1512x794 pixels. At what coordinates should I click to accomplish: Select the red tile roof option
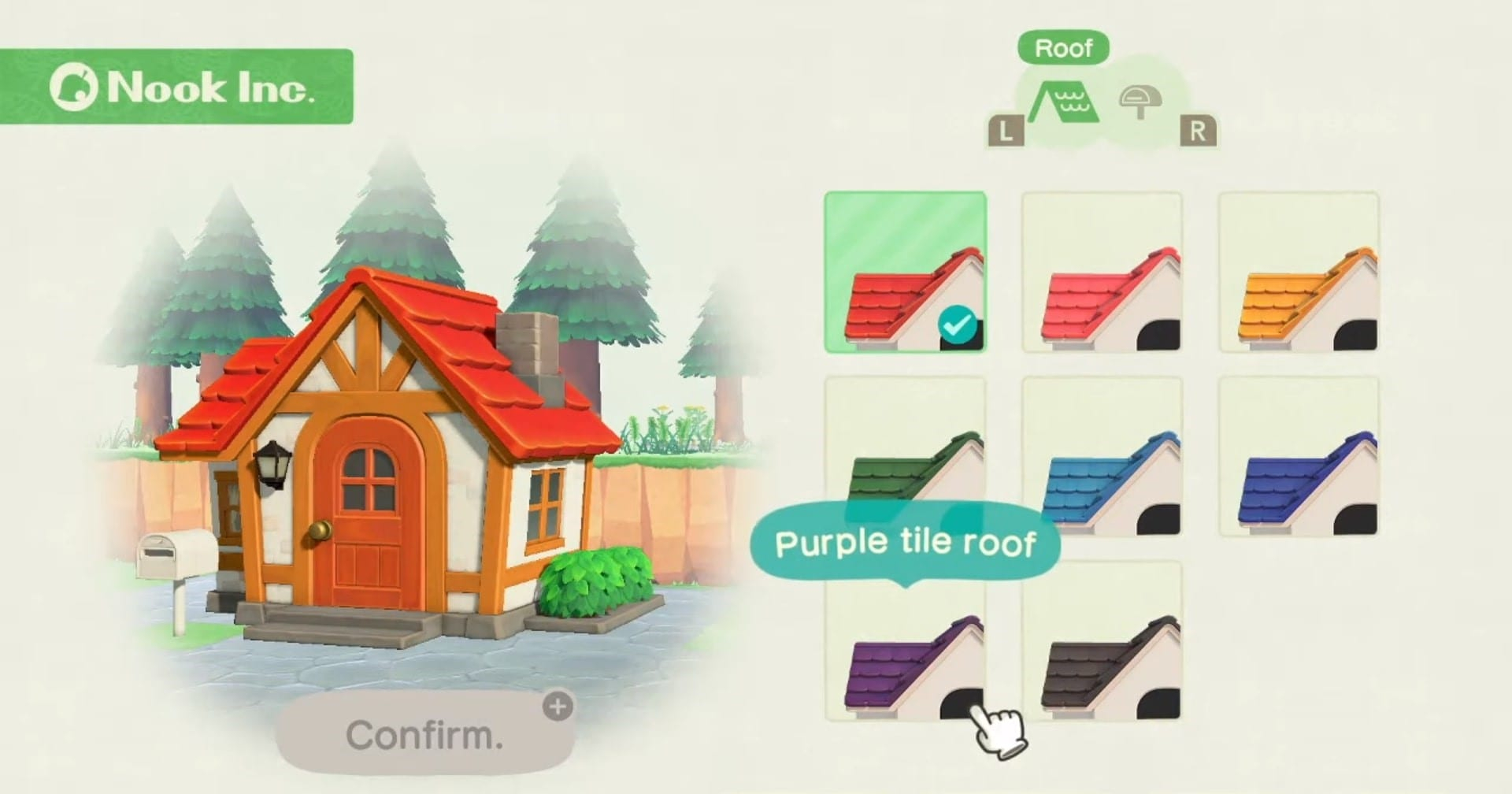click(905, 273)
